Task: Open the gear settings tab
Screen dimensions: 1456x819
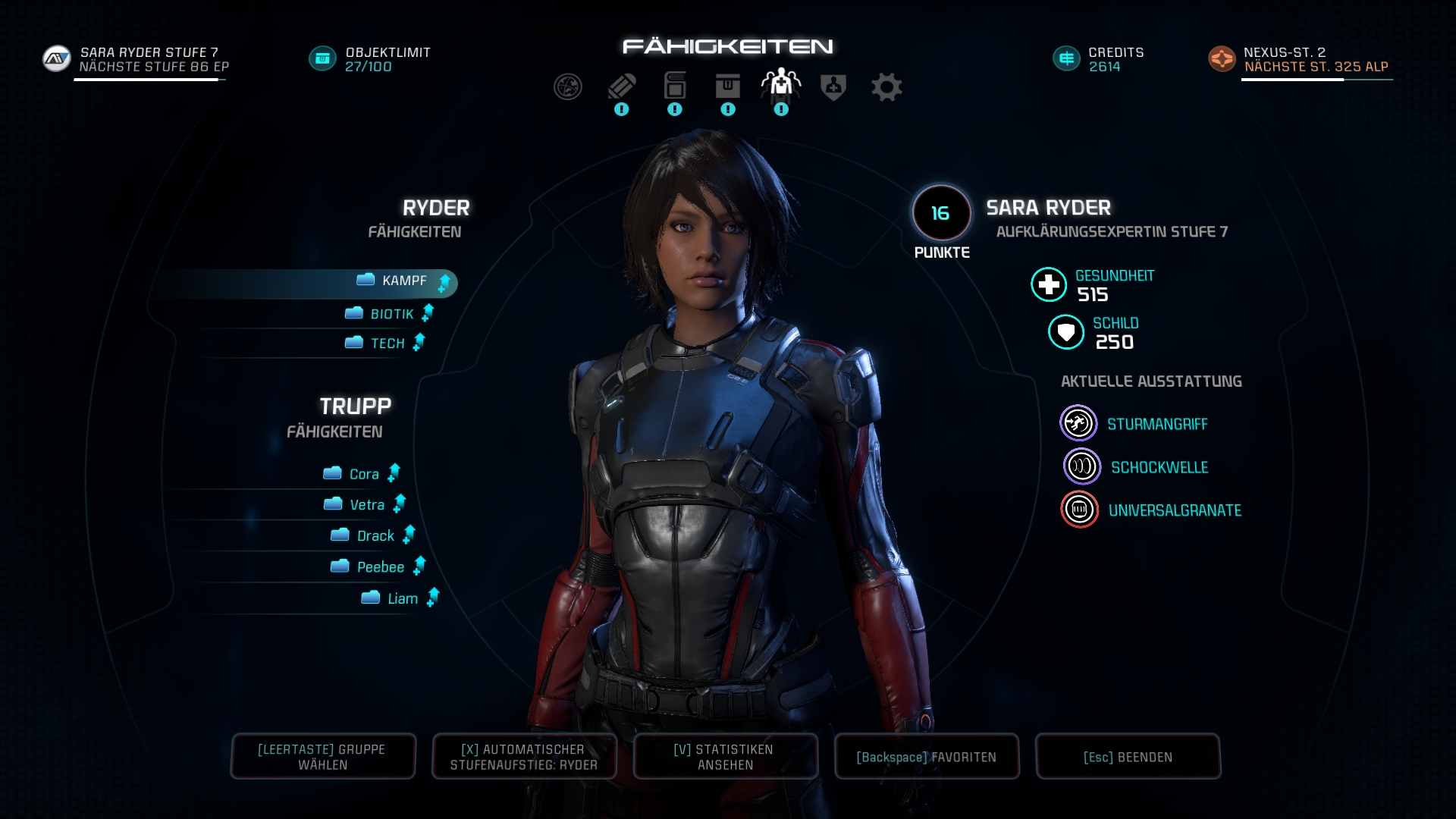Action: 886,87
